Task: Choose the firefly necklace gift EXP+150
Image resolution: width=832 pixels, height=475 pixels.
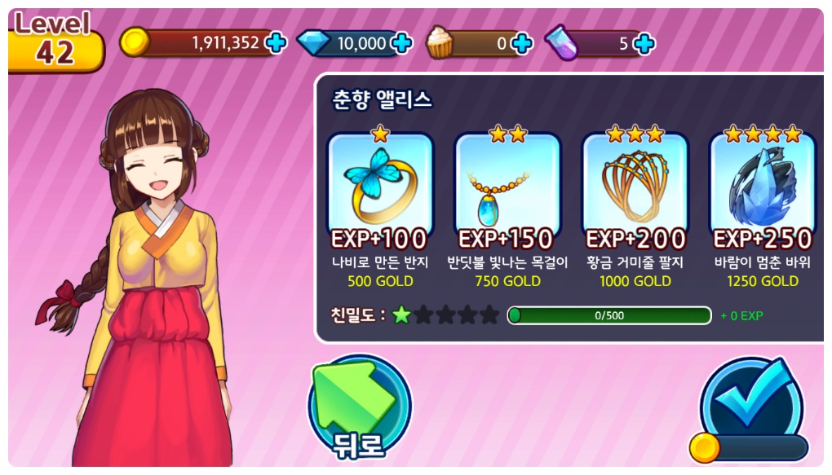Action: pos(507,187)
